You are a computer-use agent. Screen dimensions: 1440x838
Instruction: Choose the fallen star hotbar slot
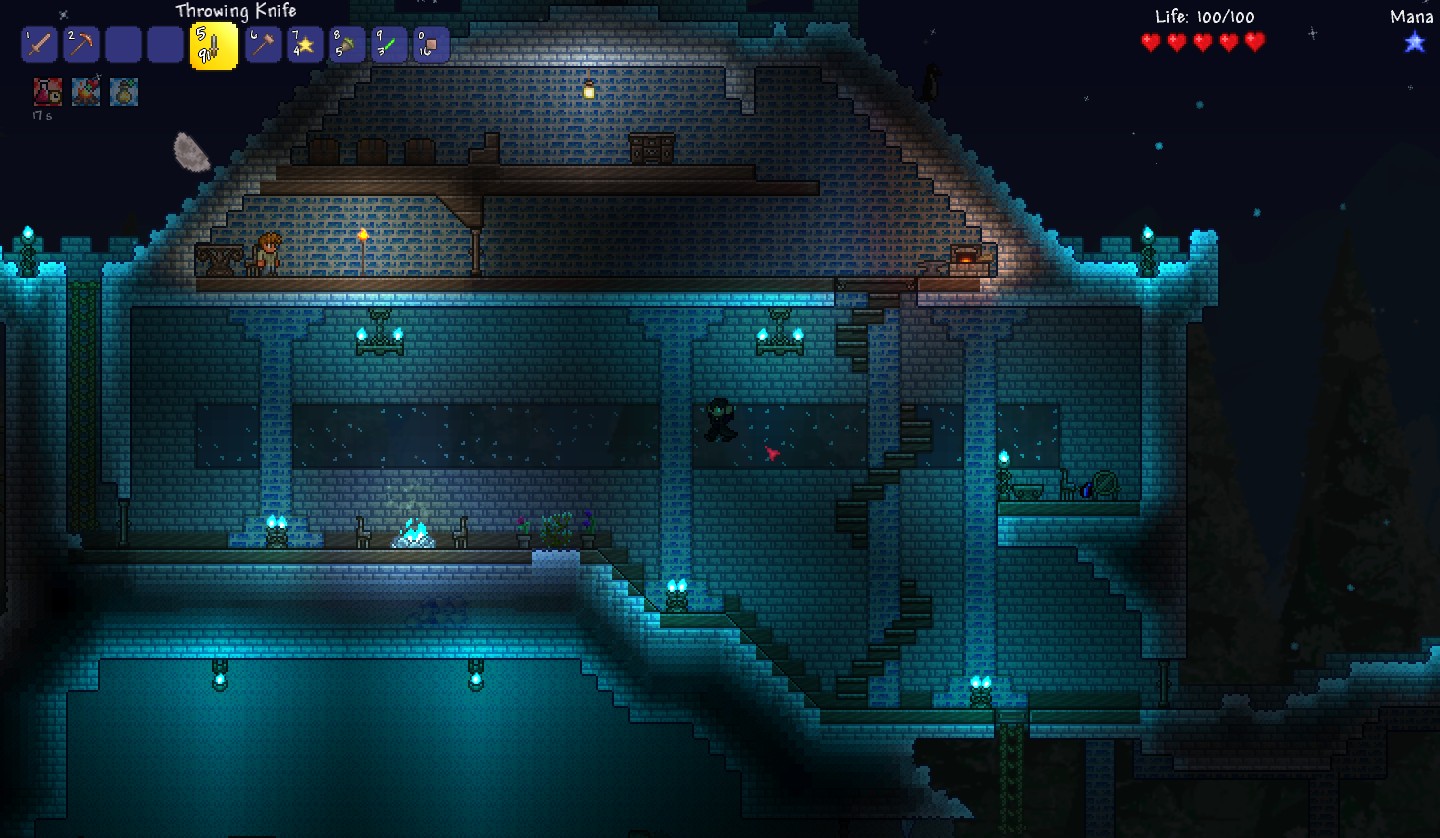[305, 45]
